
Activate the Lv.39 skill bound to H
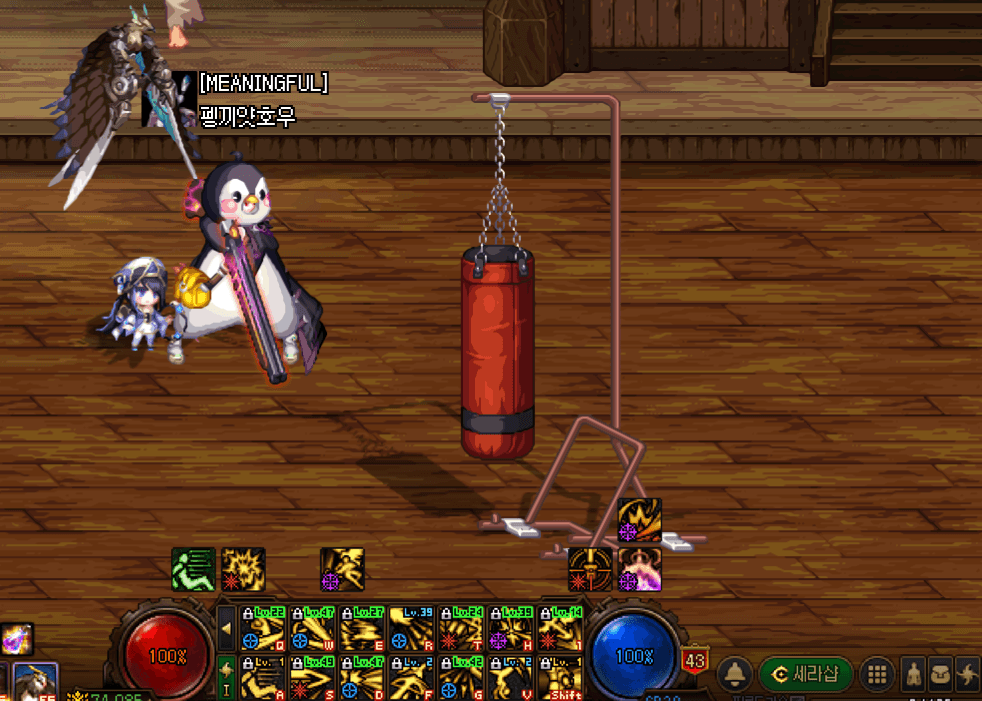click(x=511, y=628)
